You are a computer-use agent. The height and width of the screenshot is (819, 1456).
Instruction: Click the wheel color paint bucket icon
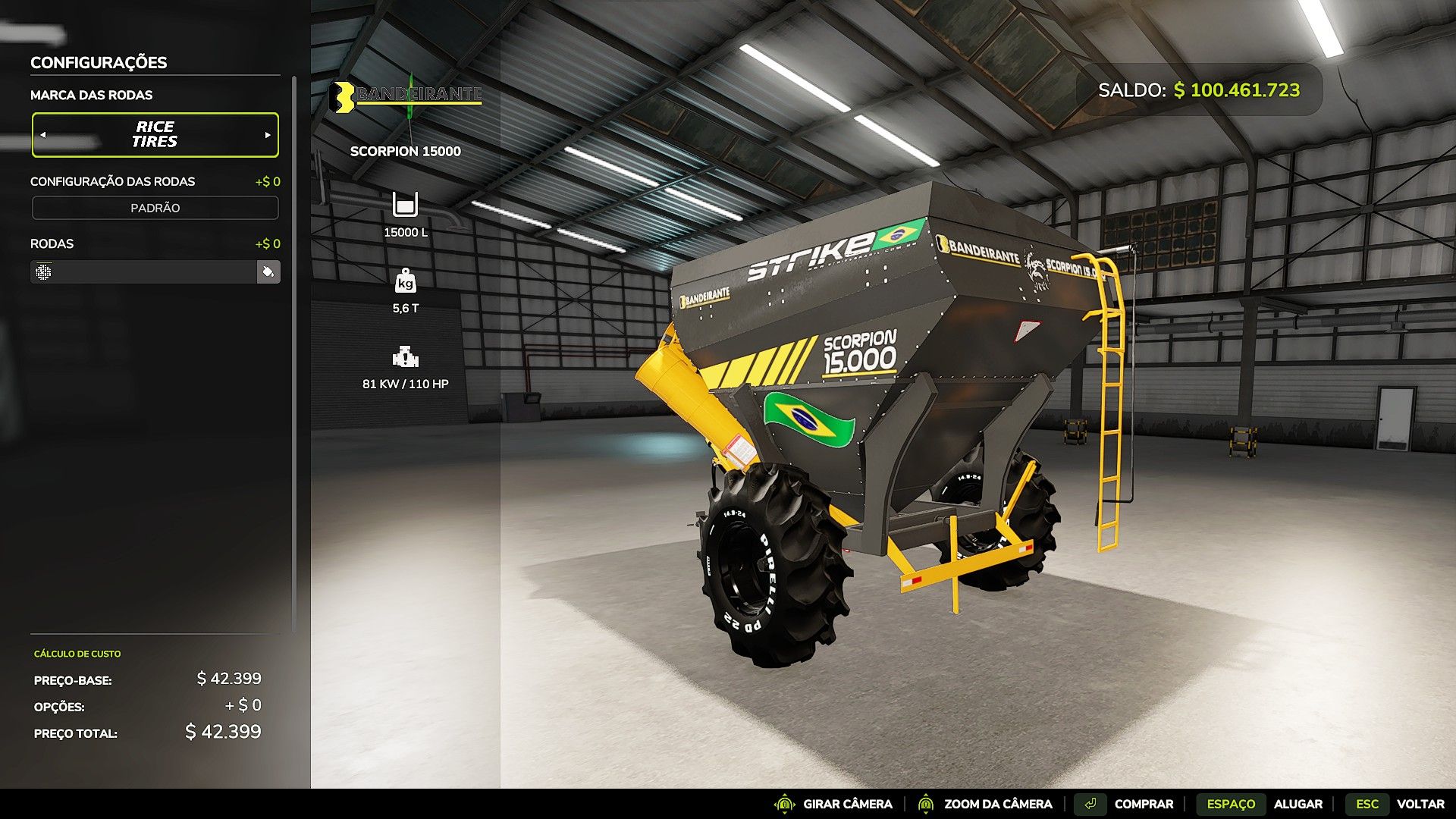pos(268,271)
